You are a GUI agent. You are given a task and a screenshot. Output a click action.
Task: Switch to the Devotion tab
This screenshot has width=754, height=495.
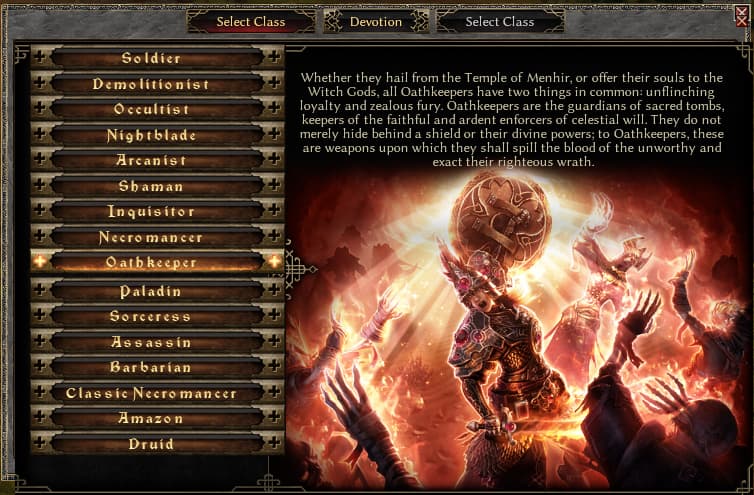coord(376,21)
